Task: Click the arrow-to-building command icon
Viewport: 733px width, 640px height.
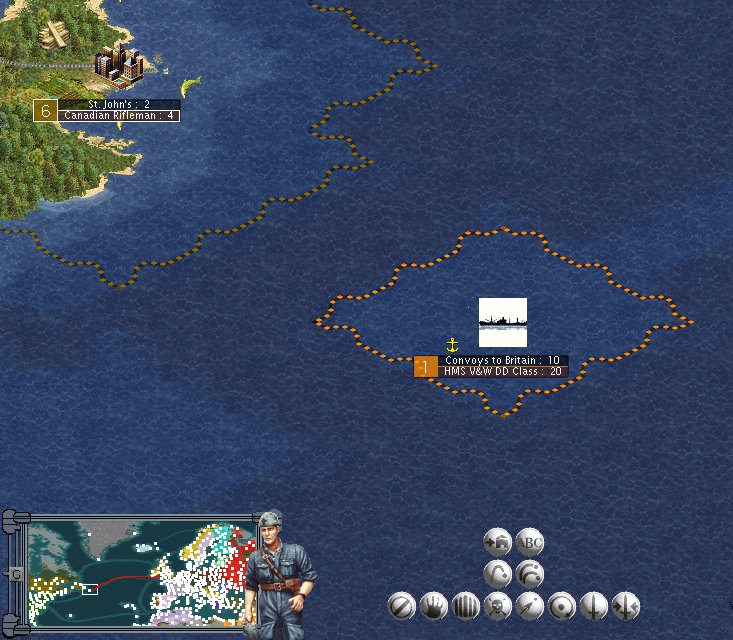Action: click(x=497, y=542)
